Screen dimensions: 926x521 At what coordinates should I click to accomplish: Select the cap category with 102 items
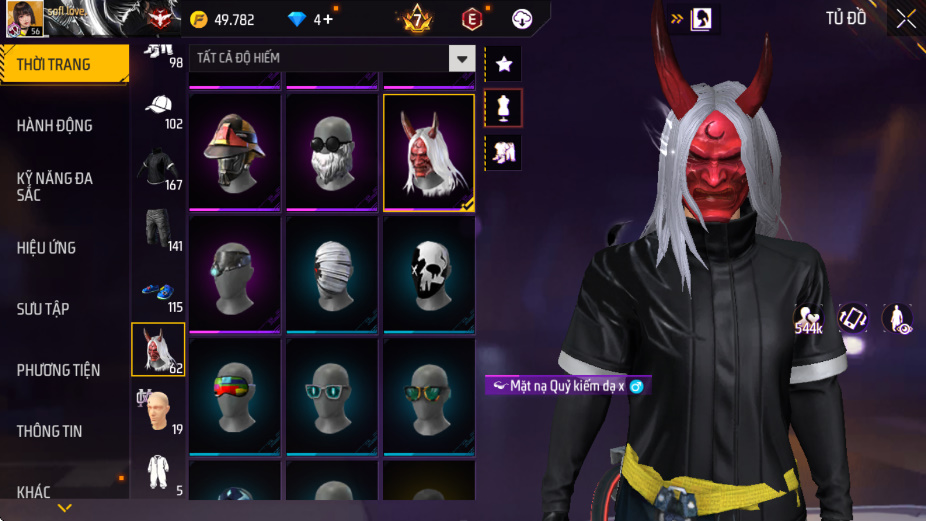tap(158, 109)
